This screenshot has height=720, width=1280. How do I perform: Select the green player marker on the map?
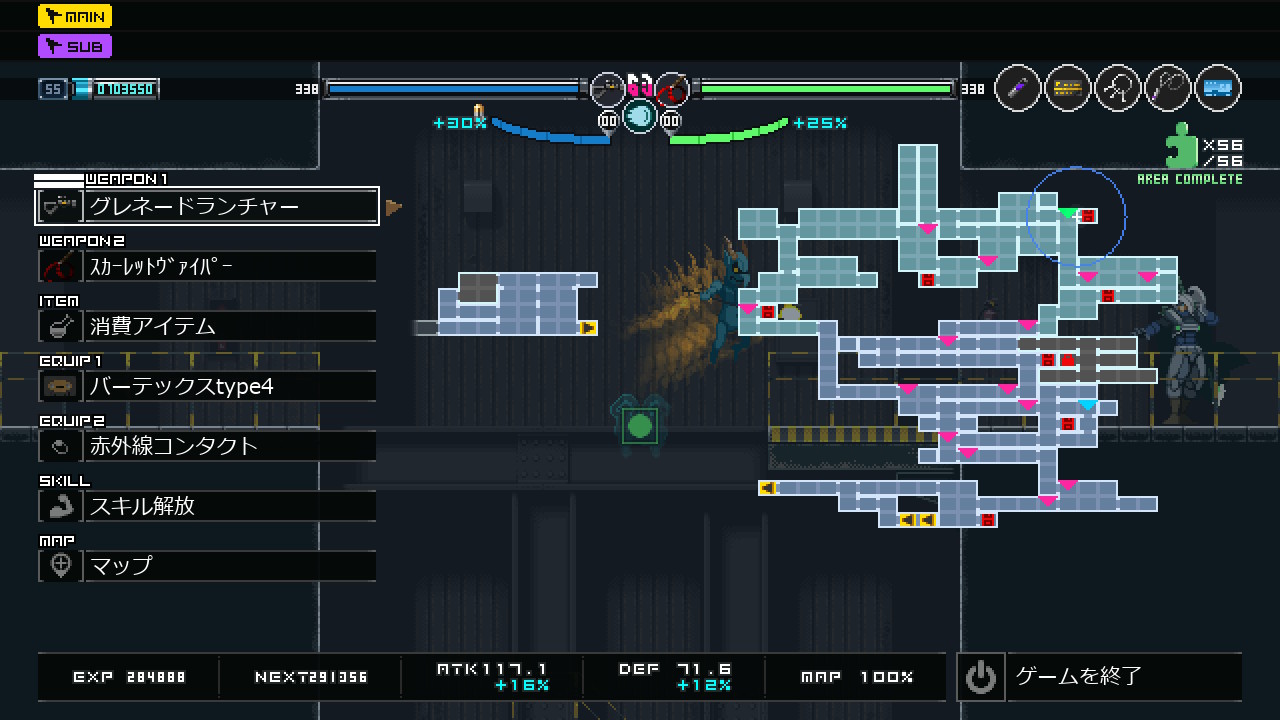point(1067,213)
